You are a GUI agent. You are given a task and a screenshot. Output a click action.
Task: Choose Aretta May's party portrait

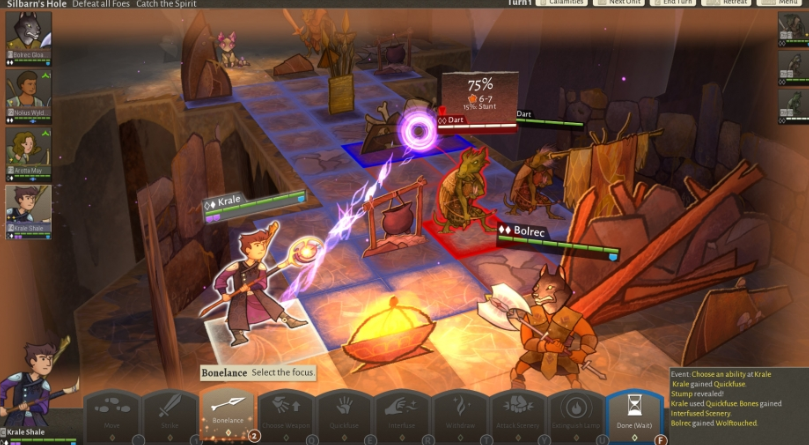coord(27,152)
